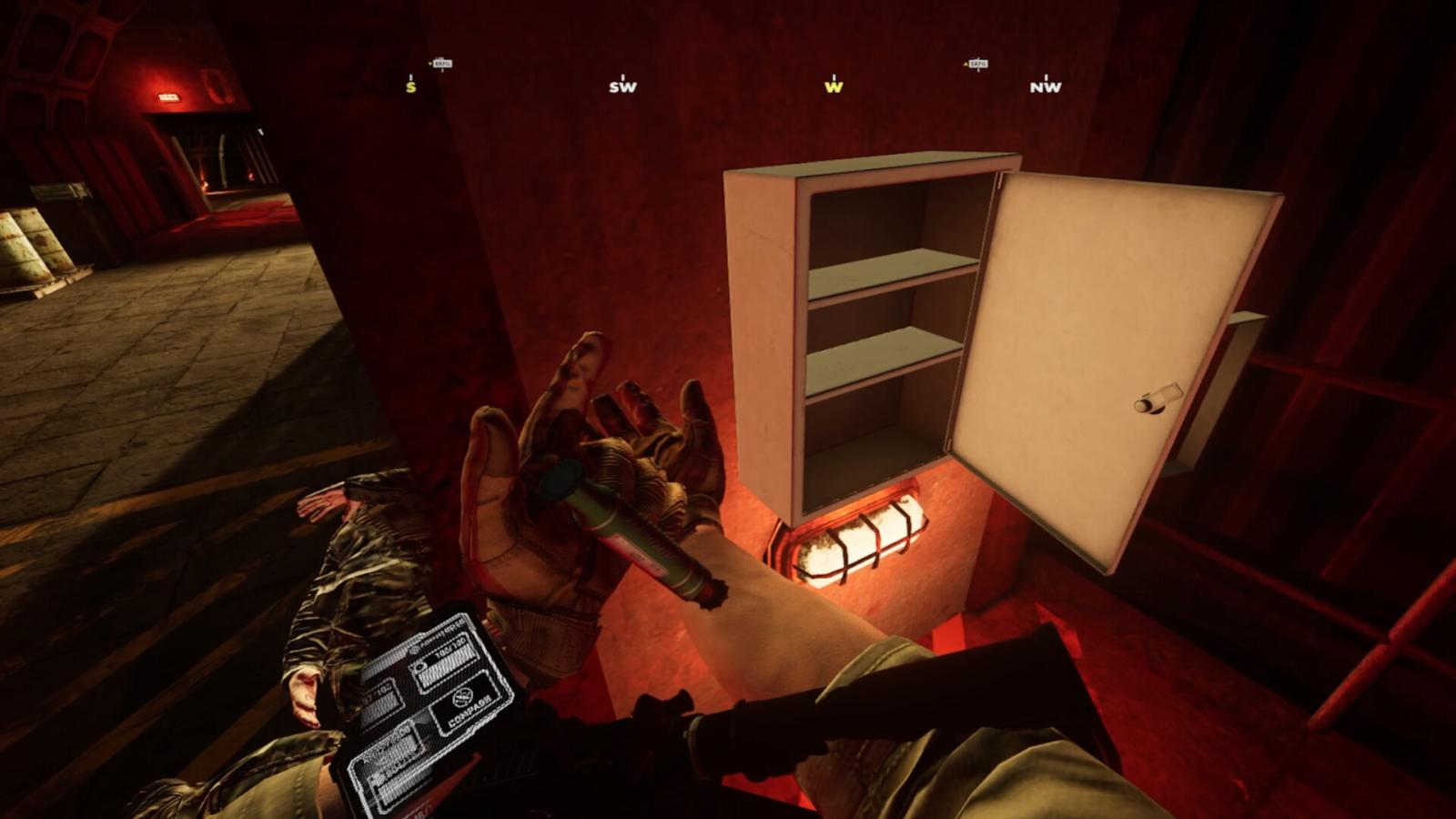Click the yellow W compass heading
The height and width of the screenshot is (819, 1456).
click(834, 86)
